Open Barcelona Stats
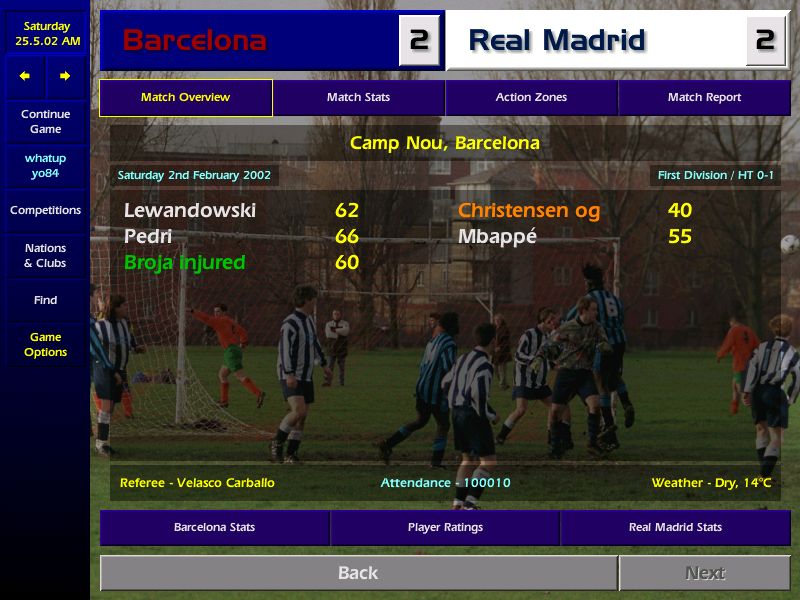 pos(214,527)
